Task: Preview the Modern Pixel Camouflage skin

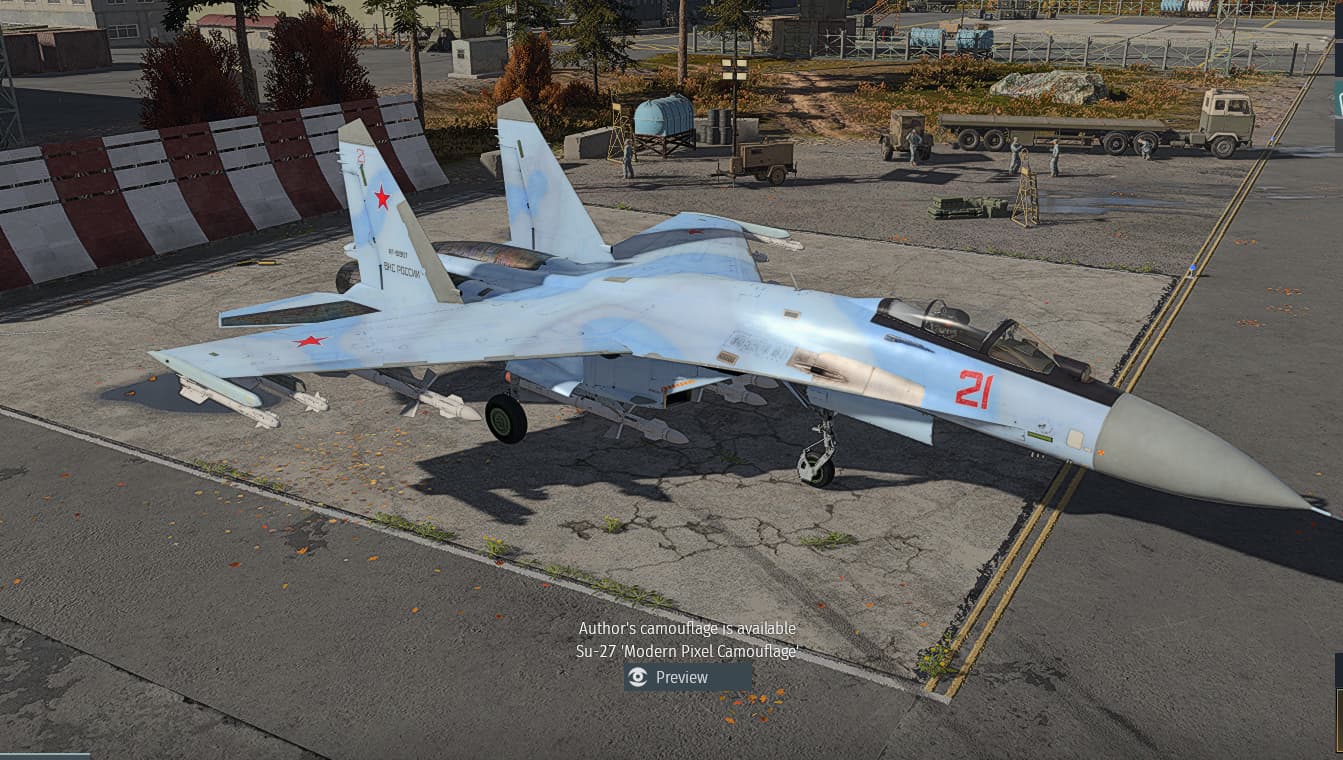Action: pos(687,677)
